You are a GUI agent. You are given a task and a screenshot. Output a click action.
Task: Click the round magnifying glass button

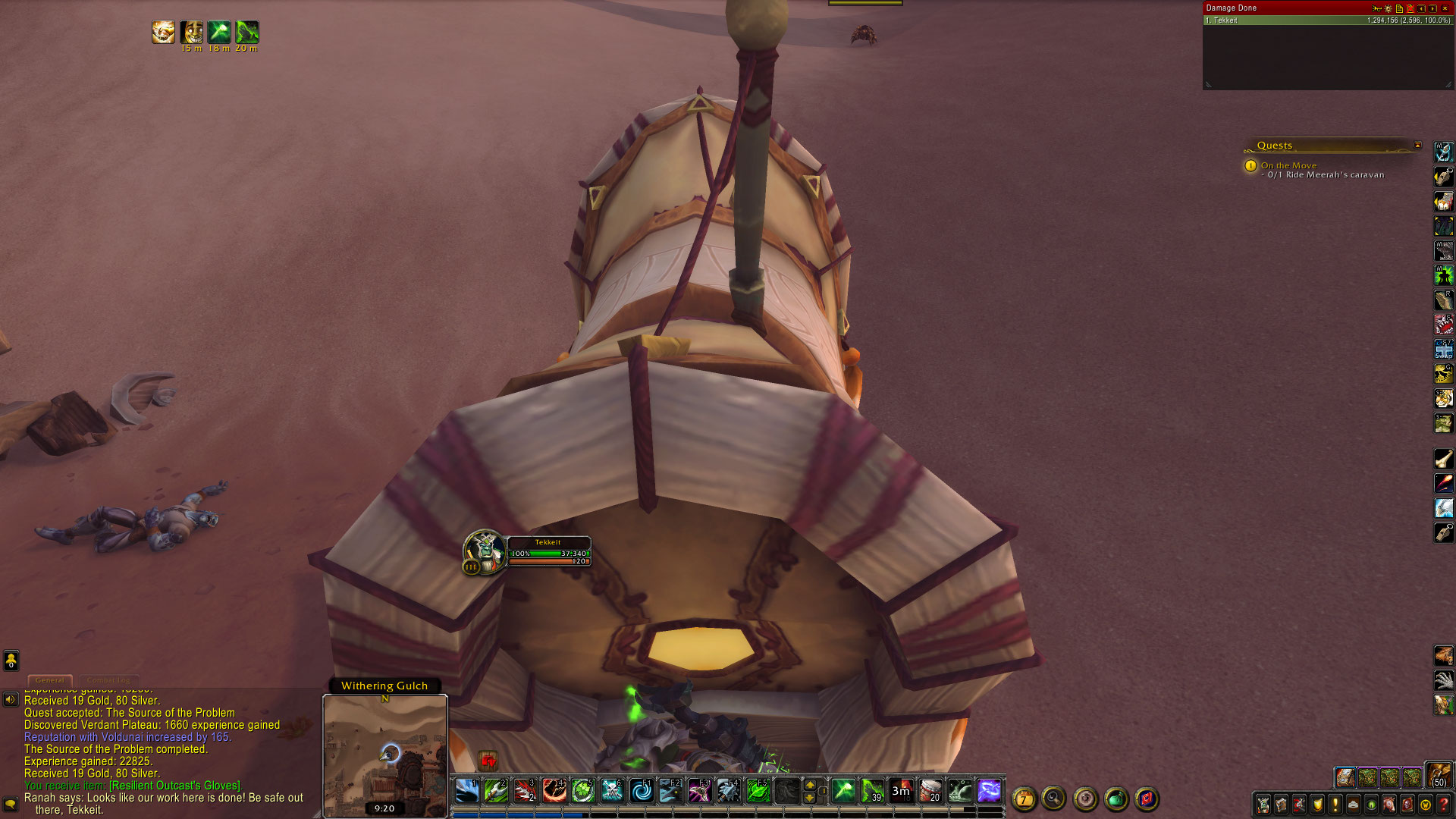click(1053, 798)
